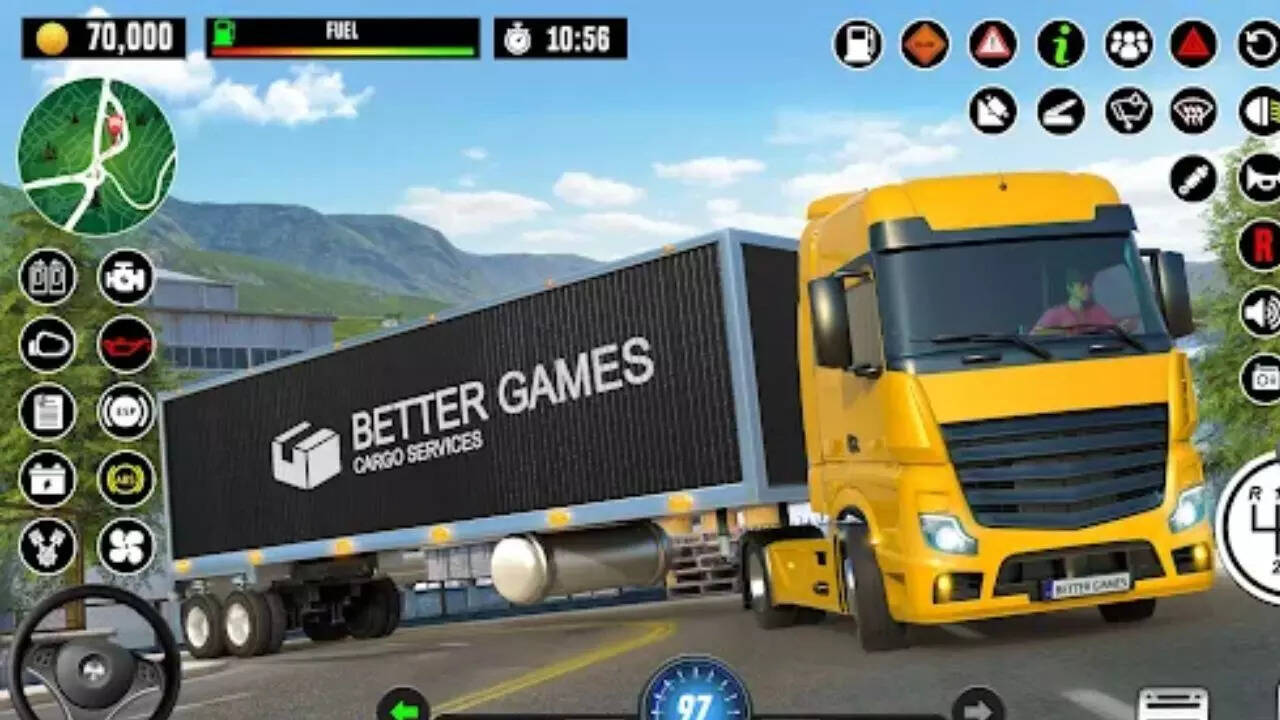This screenshot has height=720, width=1280.
Task: Tap the green info icon
Action: point(1058,42)
